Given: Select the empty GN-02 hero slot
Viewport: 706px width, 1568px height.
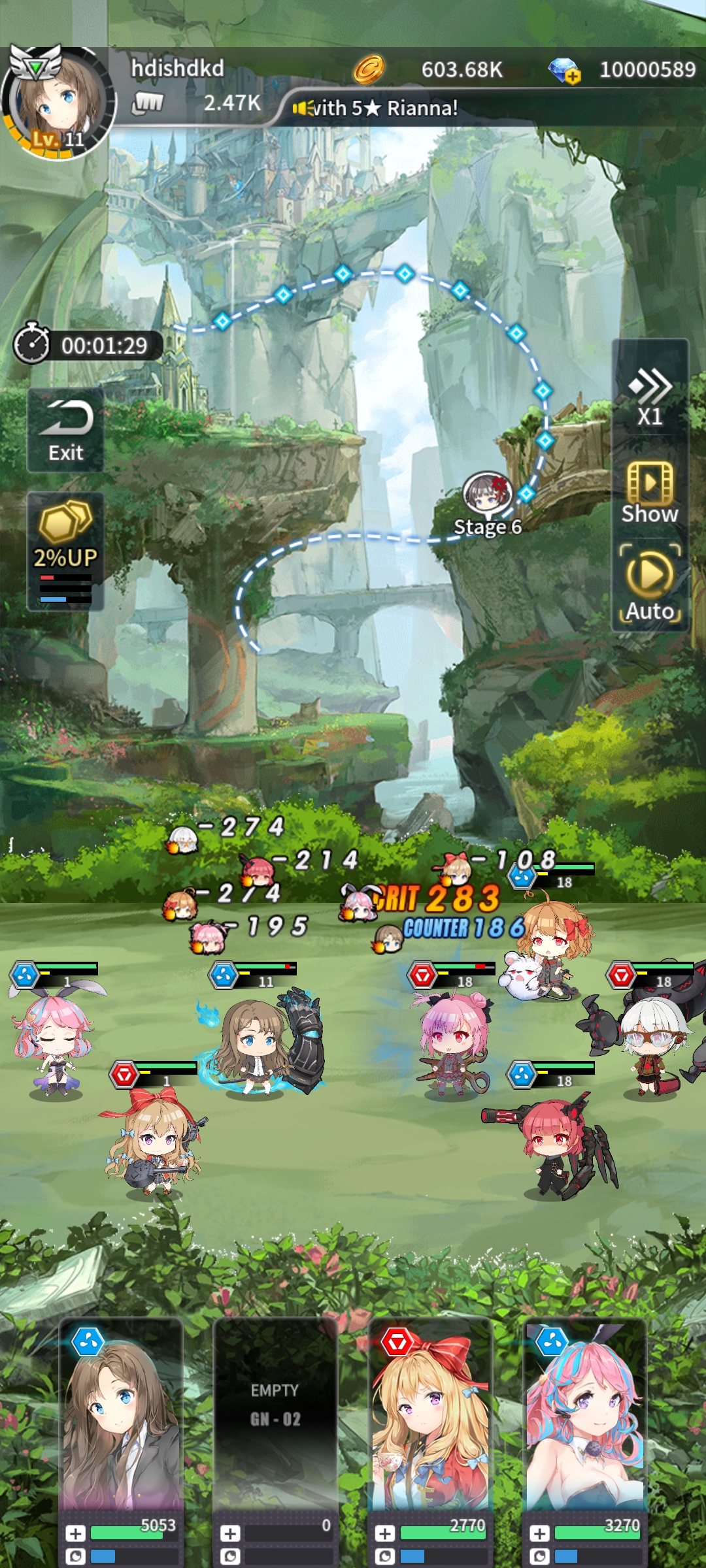Looking at the screenshot, I should coord(275,1424).
